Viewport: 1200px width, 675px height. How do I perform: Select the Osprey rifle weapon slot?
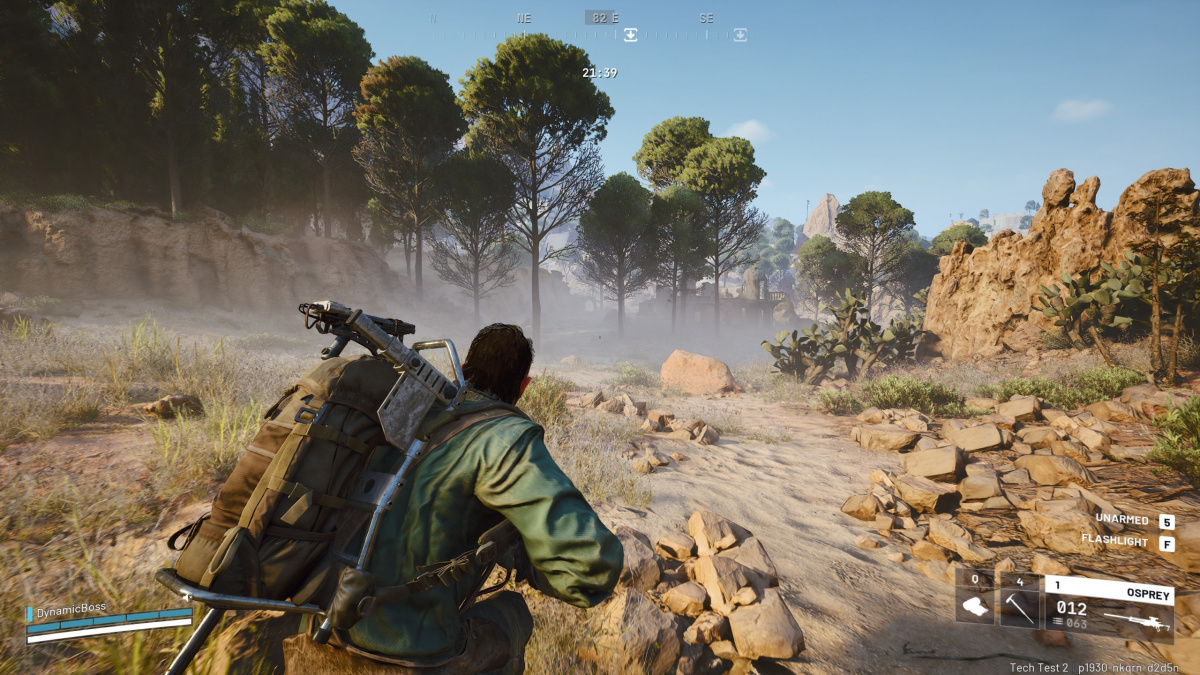pos(1109,608)
